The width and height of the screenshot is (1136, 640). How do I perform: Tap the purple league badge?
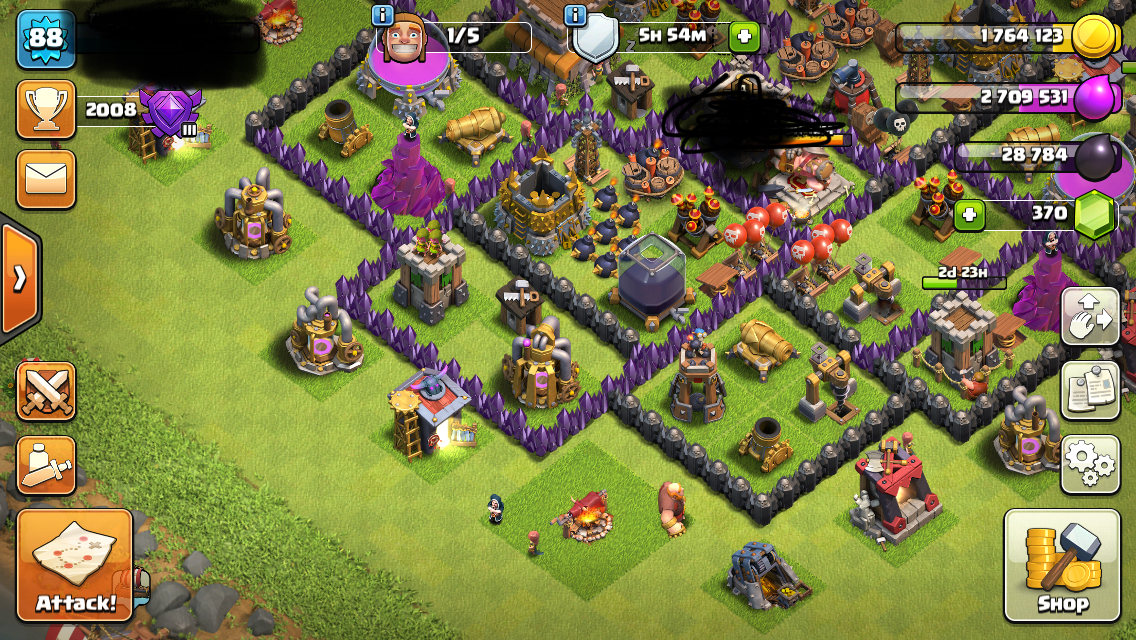pyautogui.click(x=170, y=111)
